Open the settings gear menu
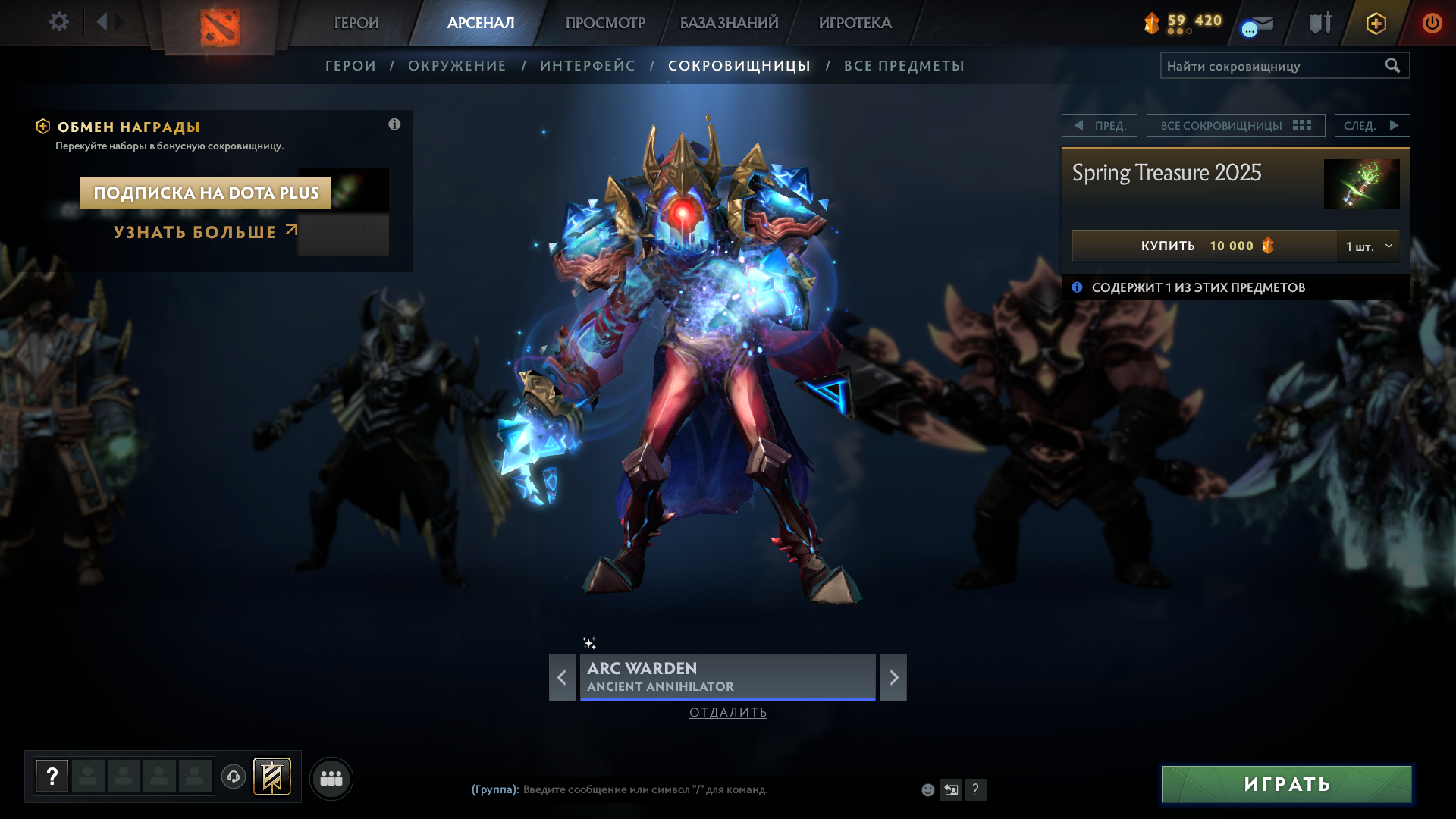This screenshot has height=819, width=1456. coord(58,22)
